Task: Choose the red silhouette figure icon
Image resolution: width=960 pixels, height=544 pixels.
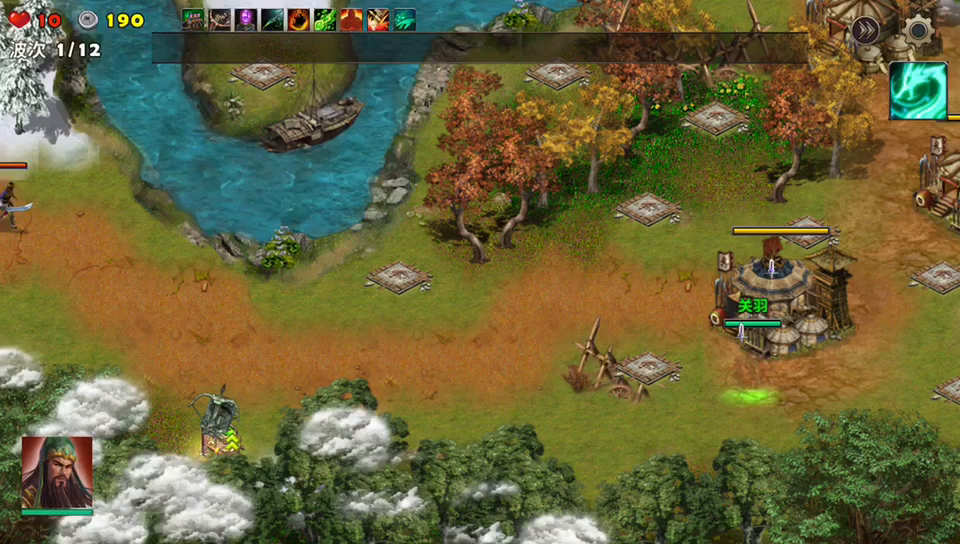Action: pos(351,20)
